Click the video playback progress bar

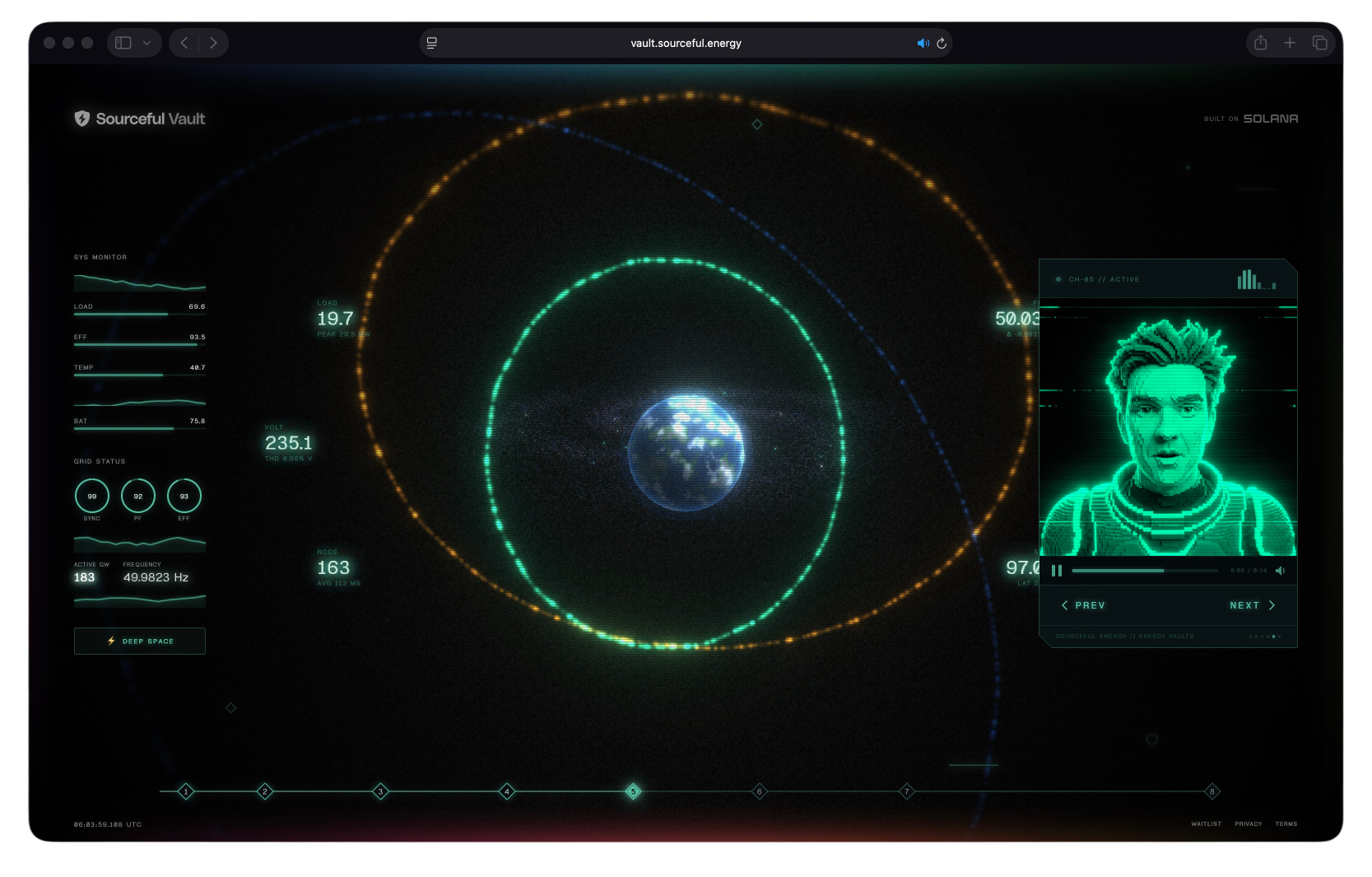[x=1144, y=570]
